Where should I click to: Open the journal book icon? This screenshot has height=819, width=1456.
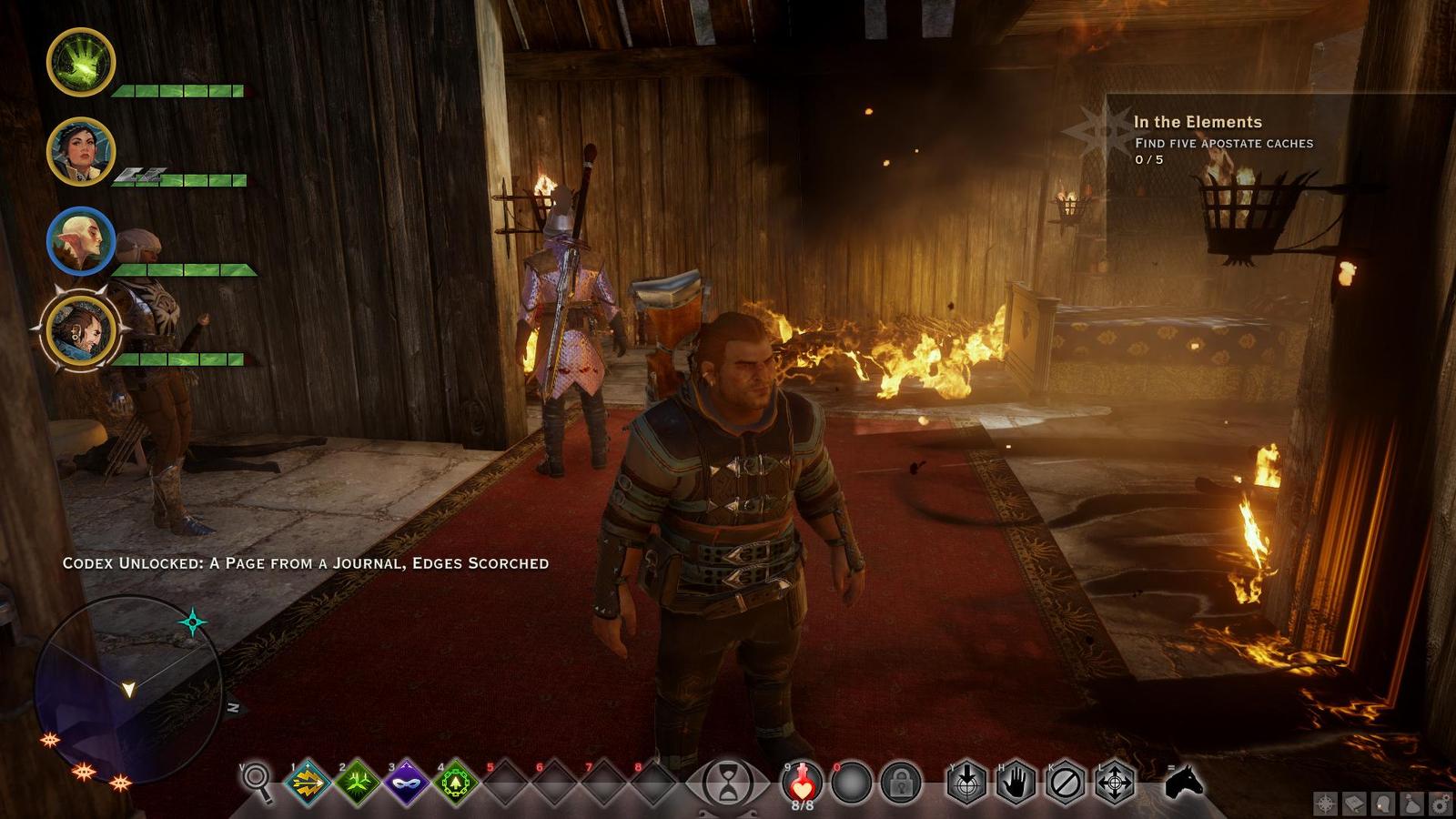click(x=1354, y=804)
